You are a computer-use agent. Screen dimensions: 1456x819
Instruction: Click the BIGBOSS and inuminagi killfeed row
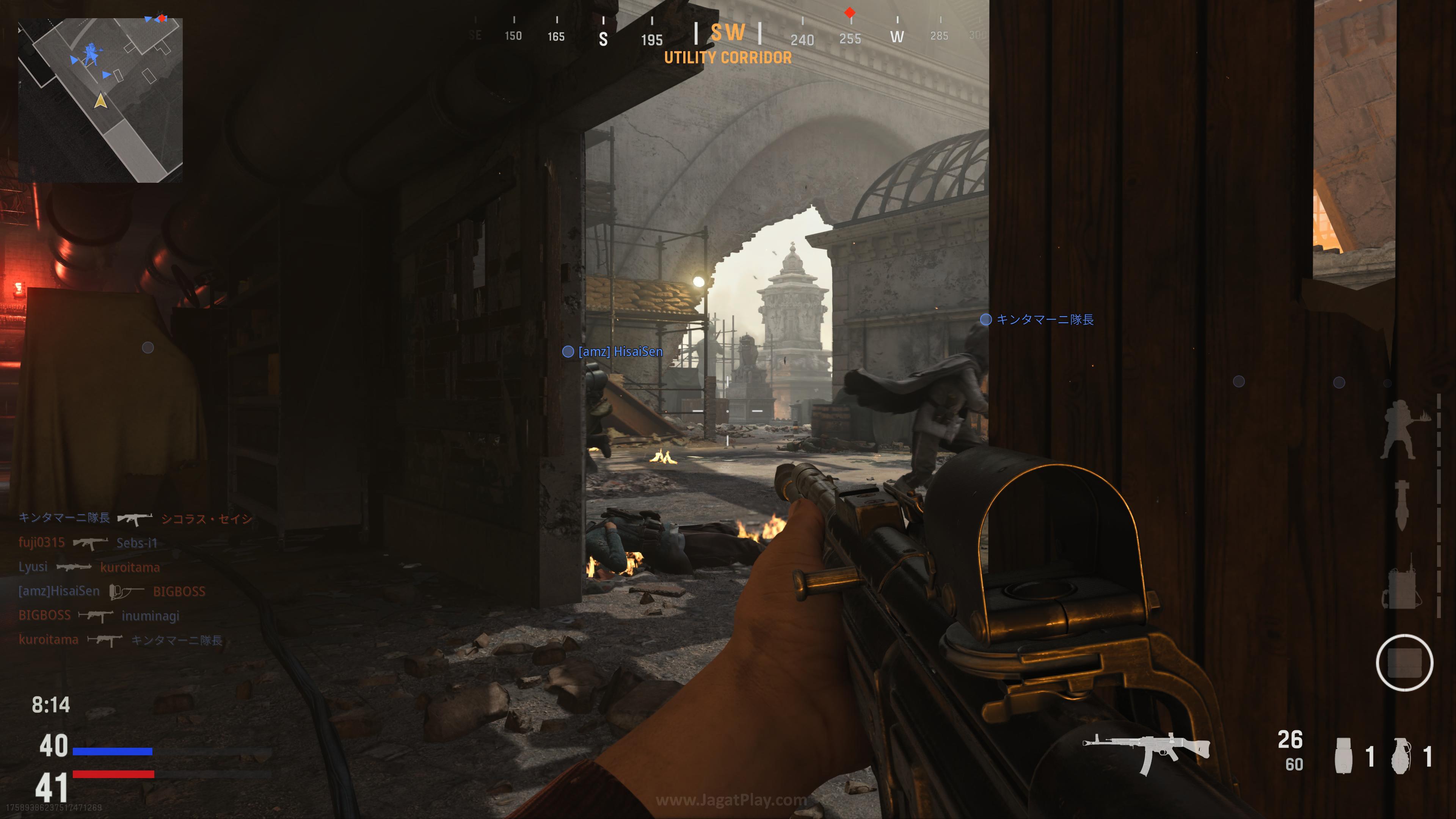pos(99,615)
